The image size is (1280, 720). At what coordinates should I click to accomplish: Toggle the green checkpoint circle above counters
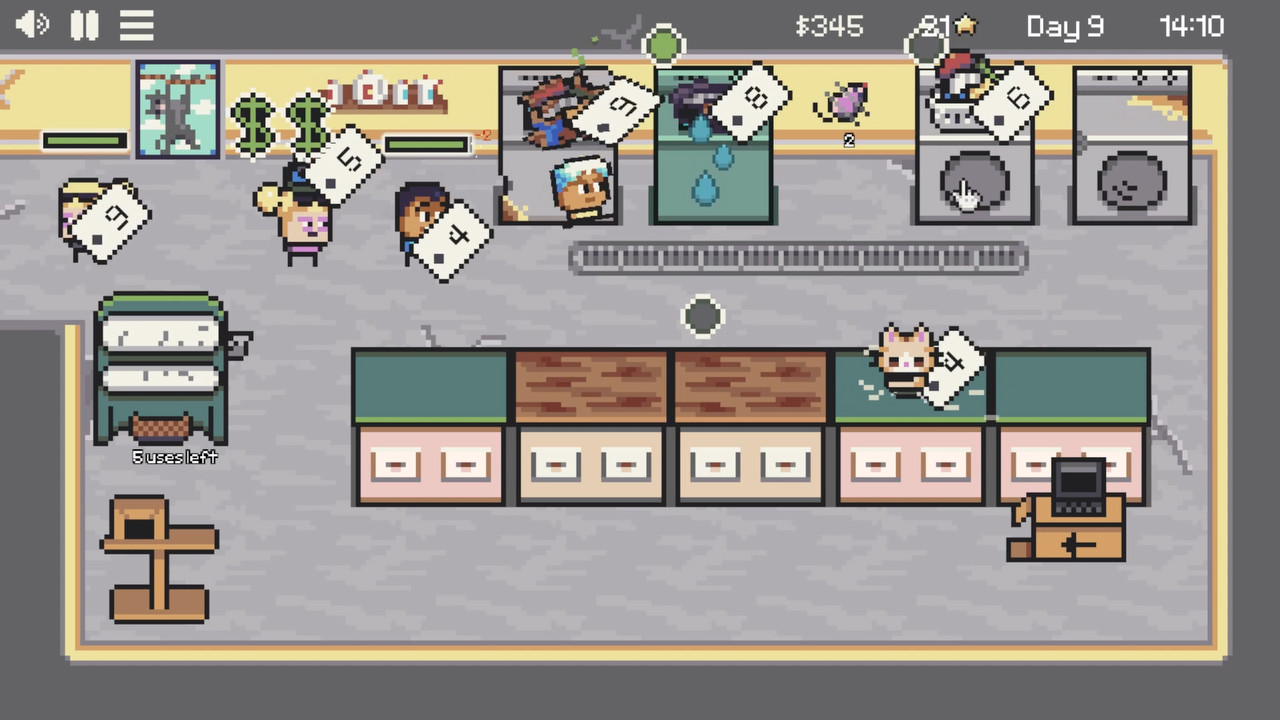click(x=701, y=317)
